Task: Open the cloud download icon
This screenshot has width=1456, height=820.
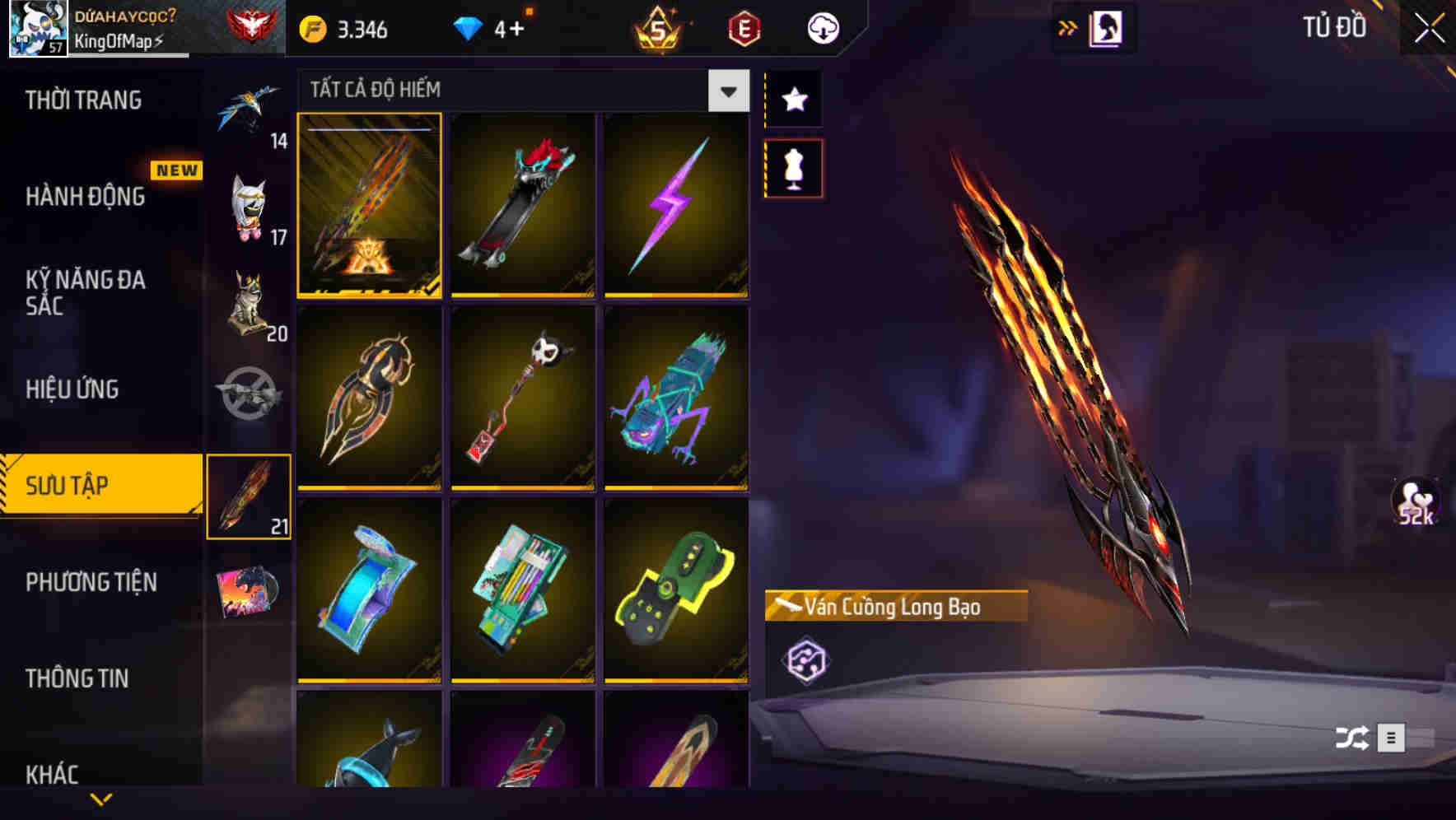Action: click(x=823, y=27)
